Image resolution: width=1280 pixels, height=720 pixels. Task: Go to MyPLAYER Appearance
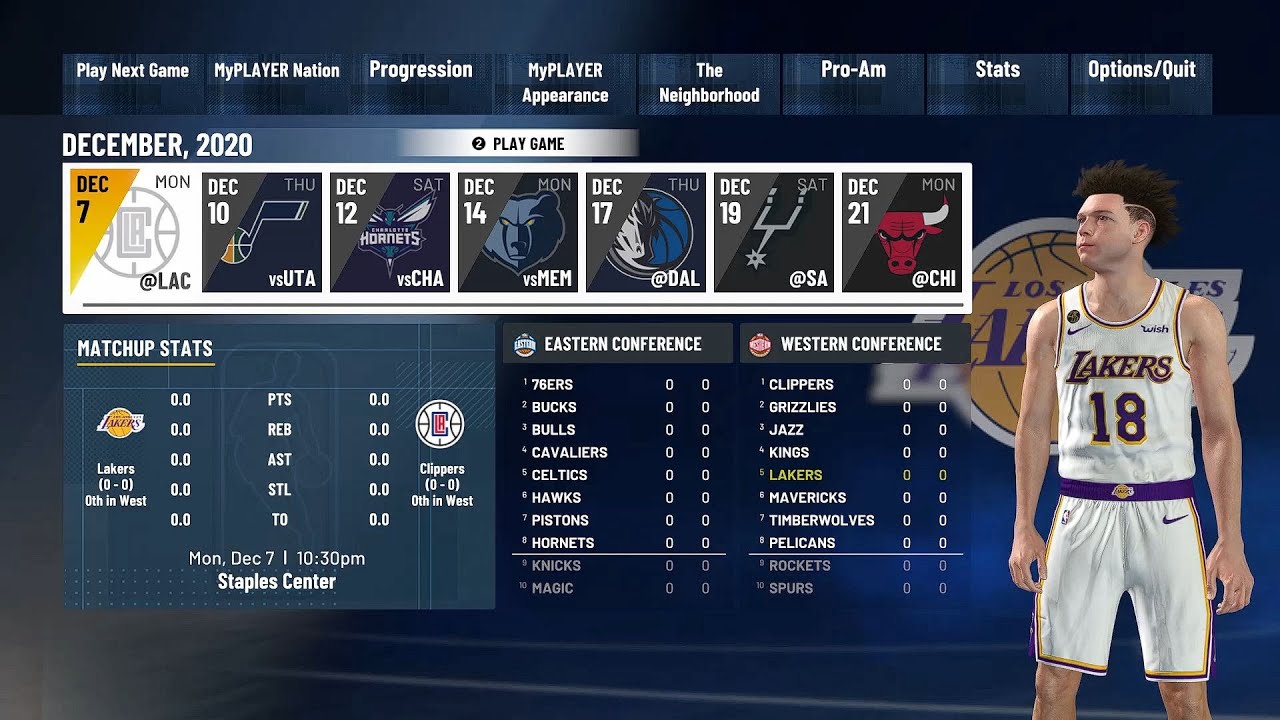[x=565, y=83]
